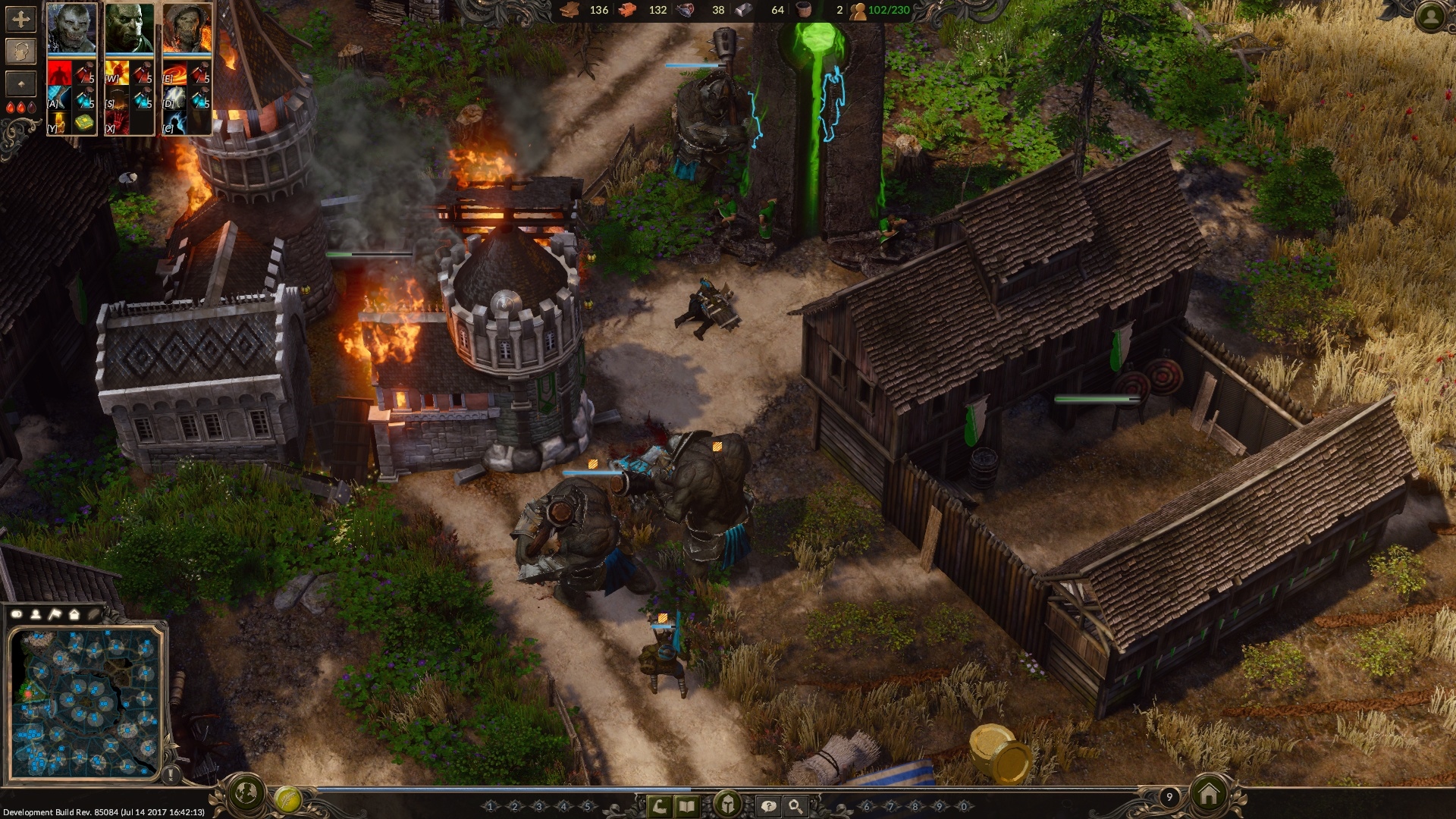Open the globe world map button

tap(245, 793)
